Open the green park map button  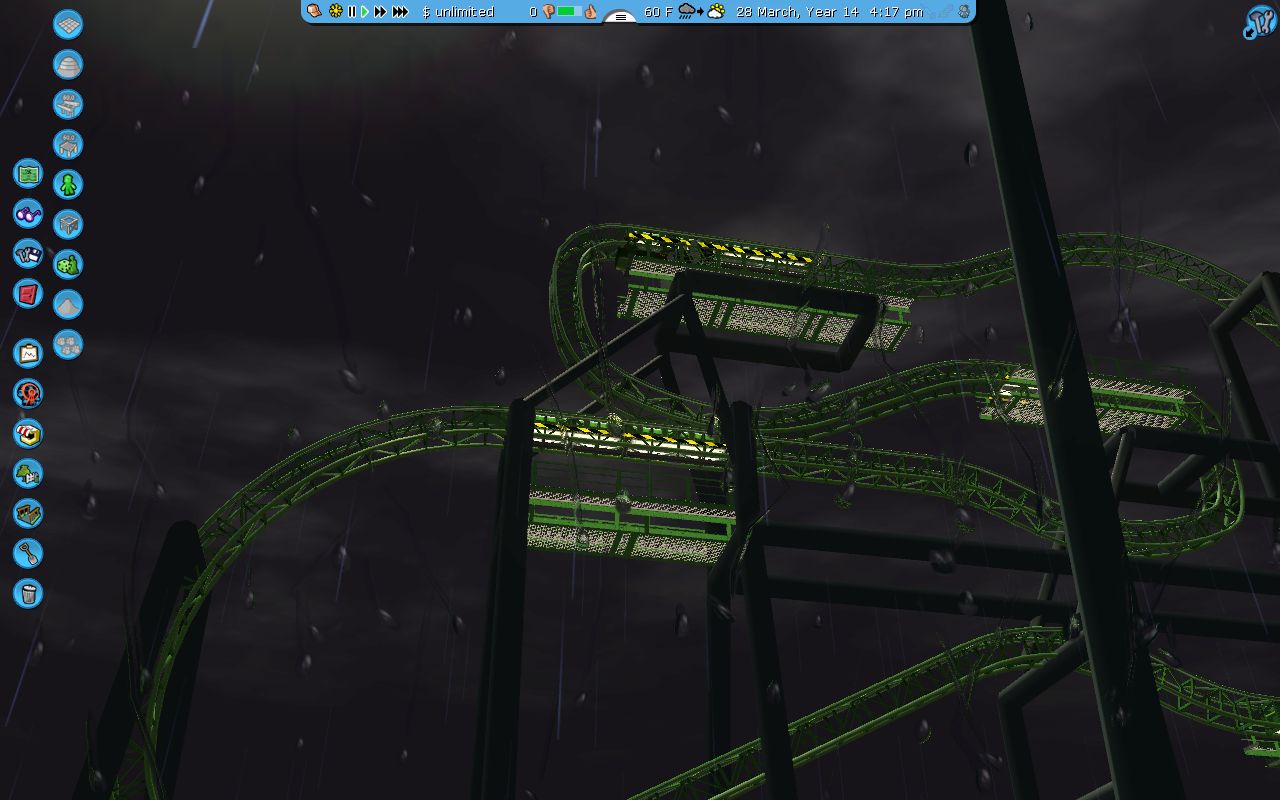[28, 173]
